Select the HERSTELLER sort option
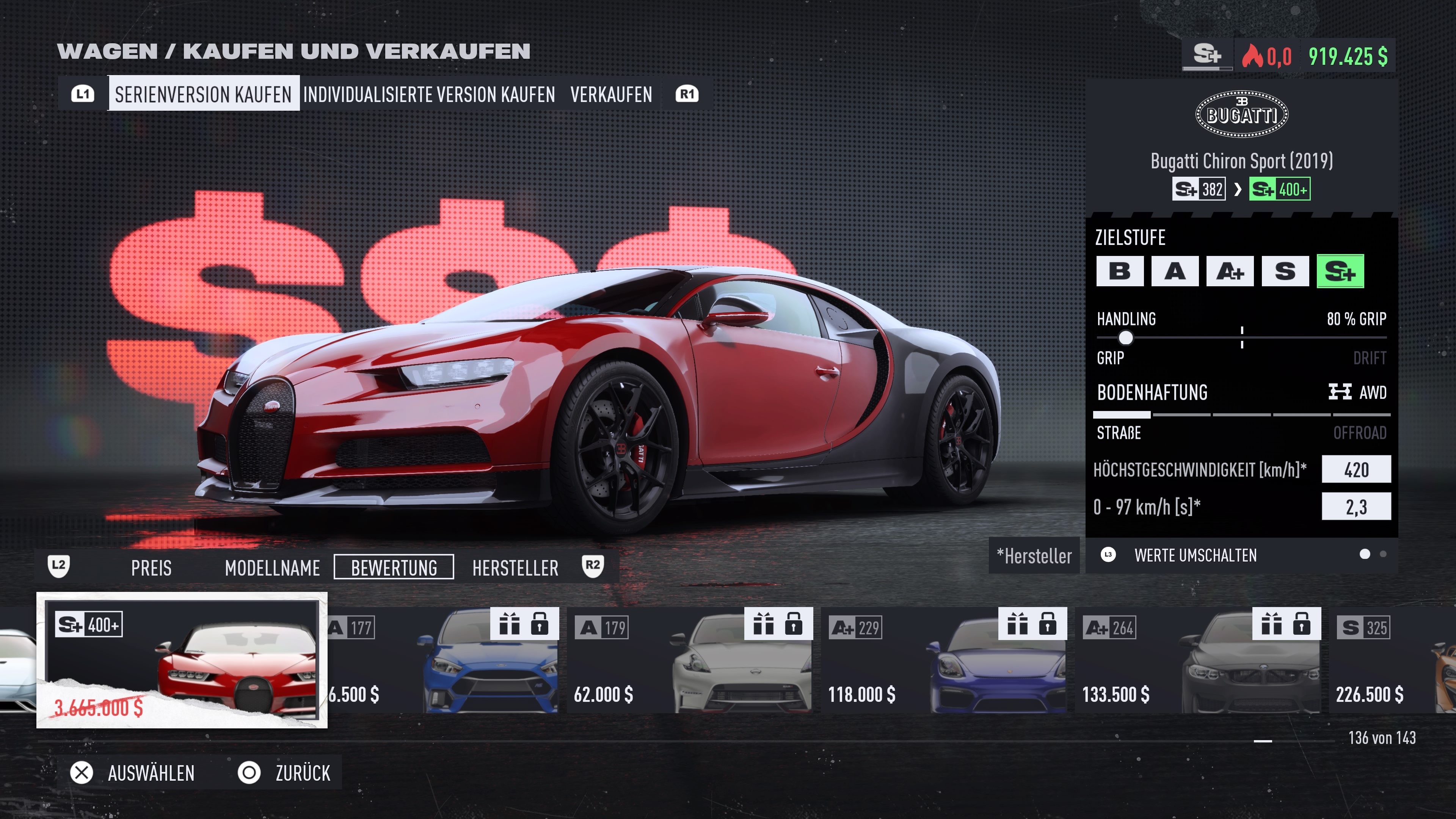Image resolution: width=1456 pixels, height=819 pixels. tap(515, 568)
